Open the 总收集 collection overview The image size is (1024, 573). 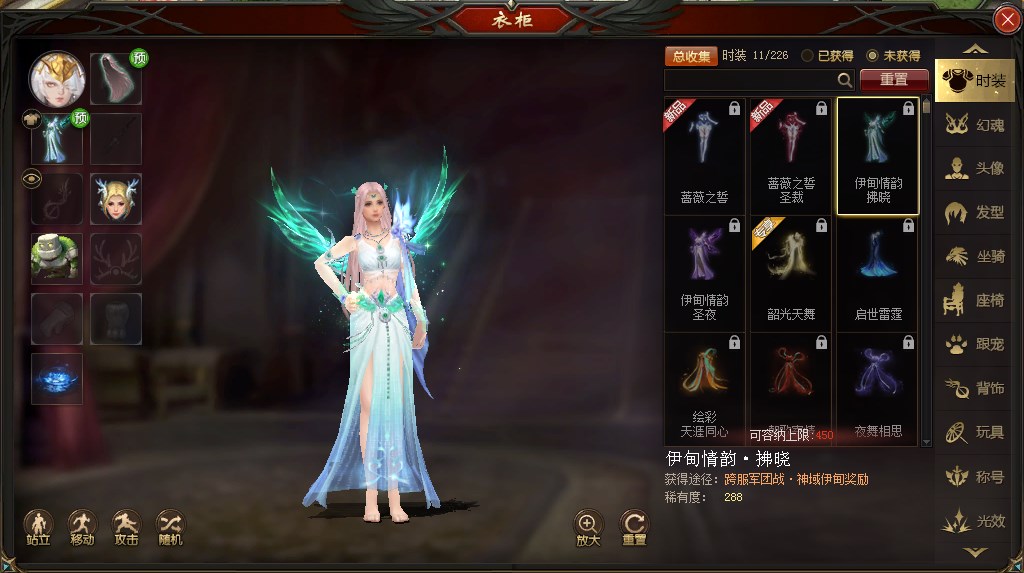pos(691,56)
